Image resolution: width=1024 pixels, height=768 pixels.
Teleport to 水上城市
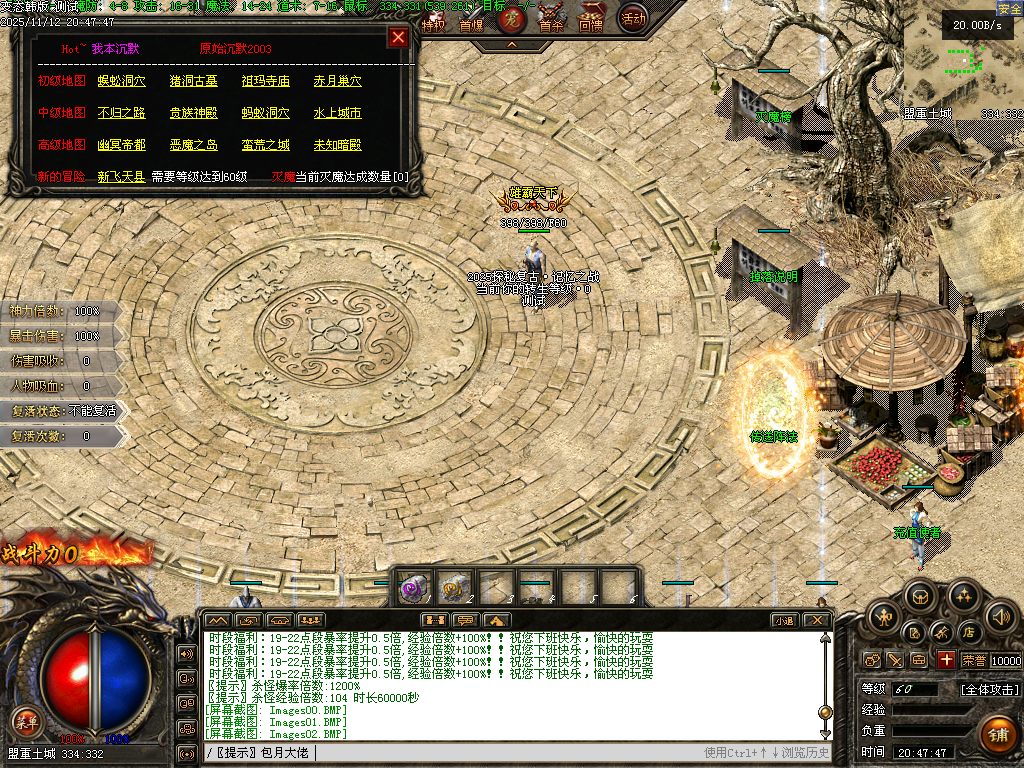338,113
